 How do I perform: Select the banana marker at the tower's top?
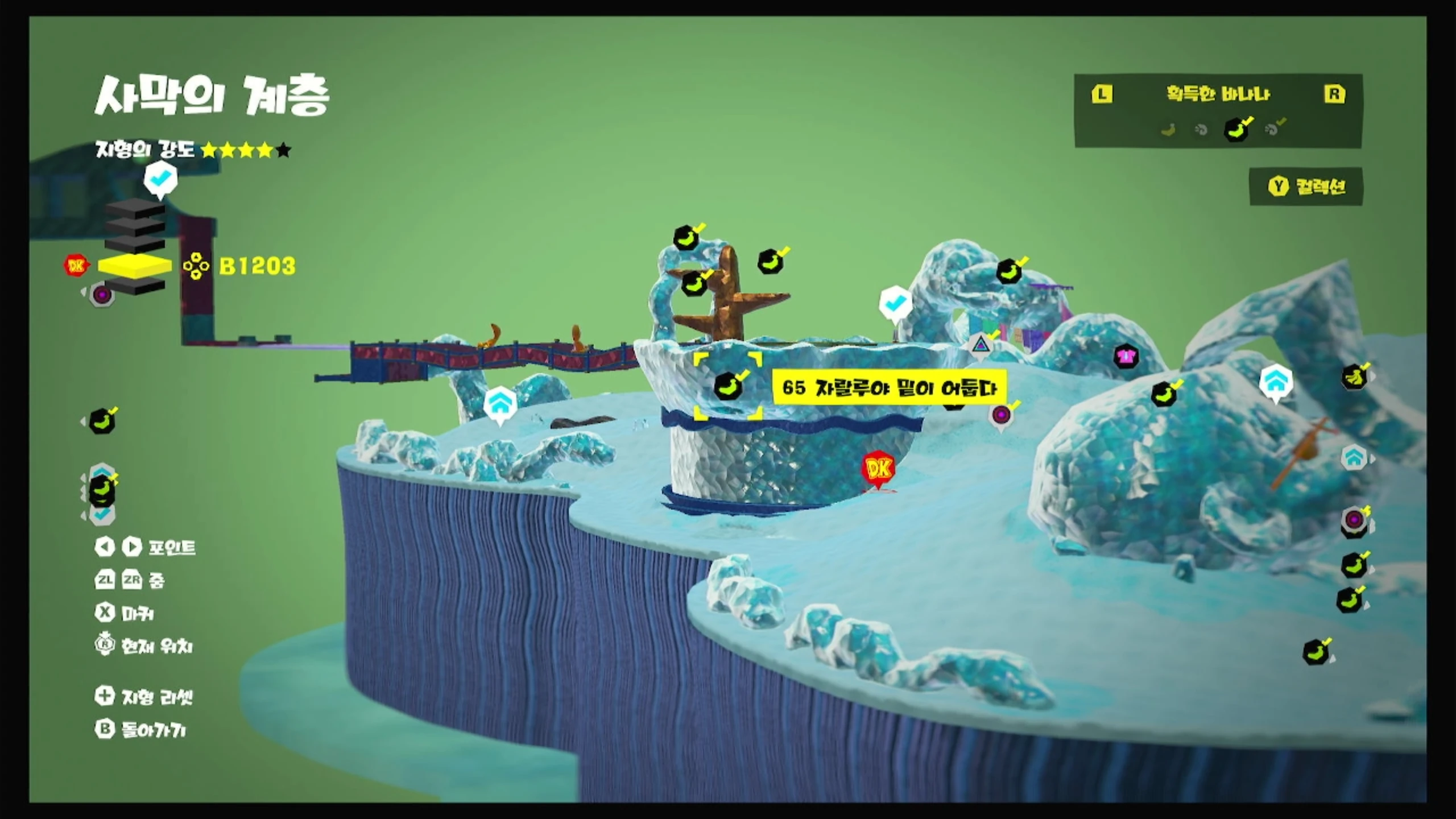[687, 237]
